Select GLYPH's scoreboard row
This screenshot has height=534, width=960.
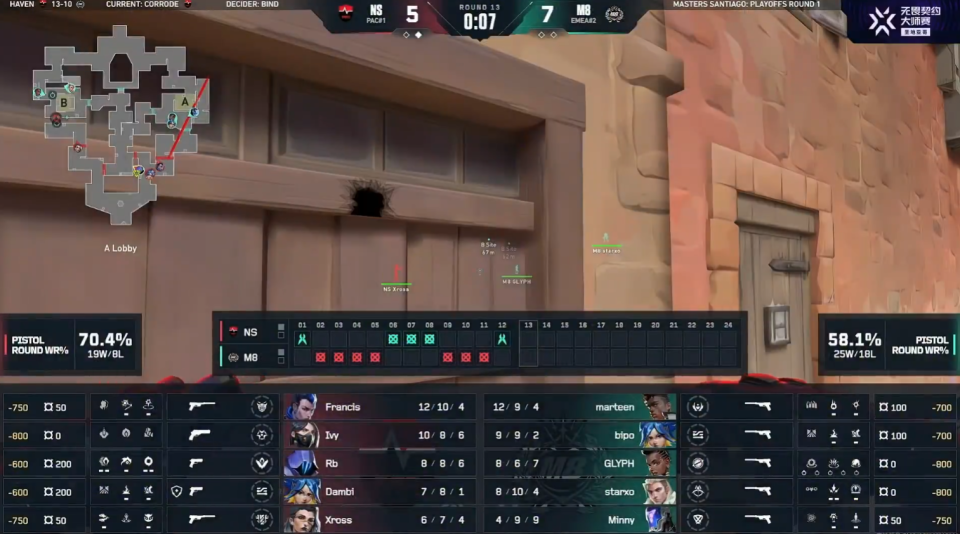[x=580, y=463]
